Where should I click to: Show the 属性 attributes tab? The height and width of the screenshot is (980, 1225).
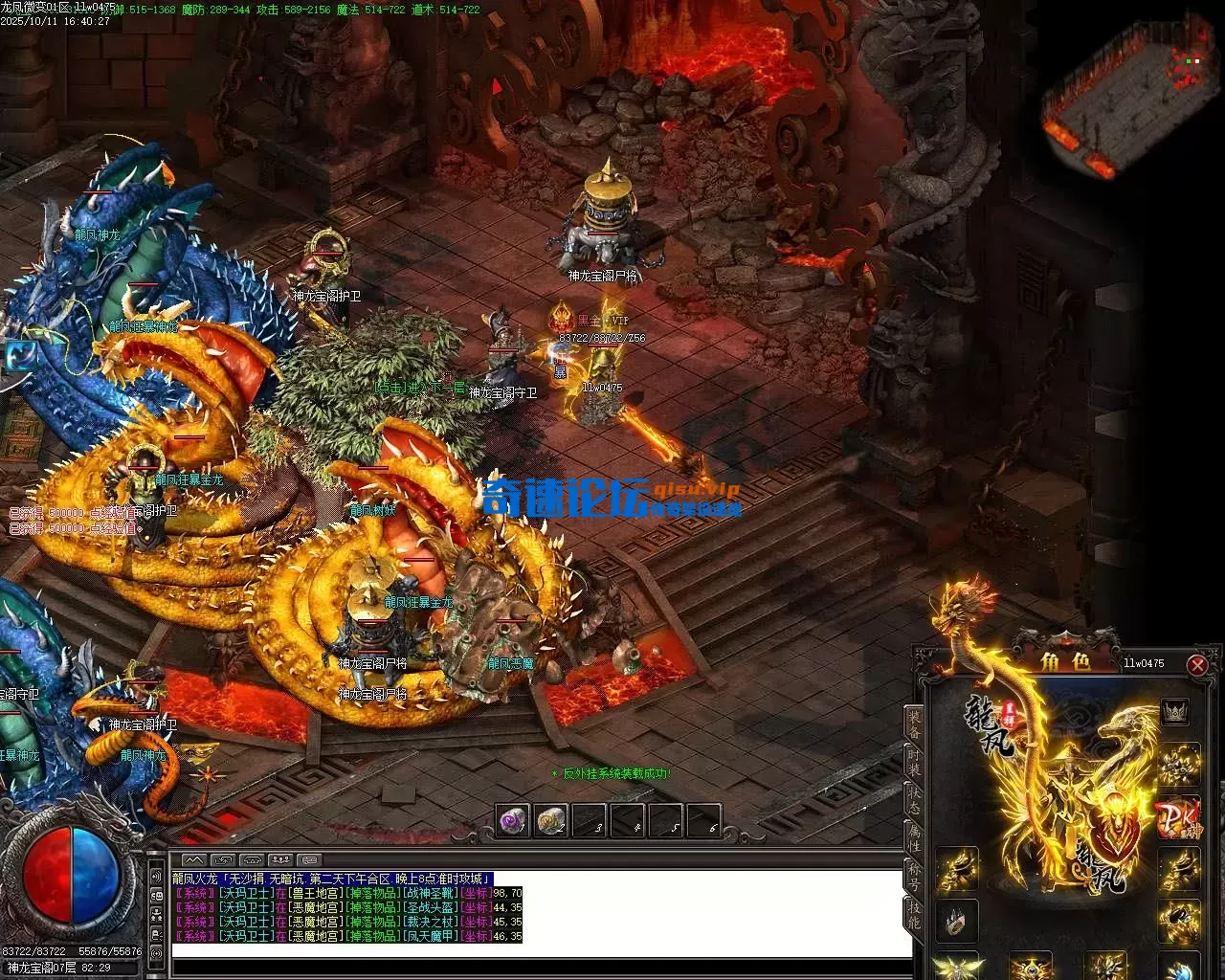914,839
